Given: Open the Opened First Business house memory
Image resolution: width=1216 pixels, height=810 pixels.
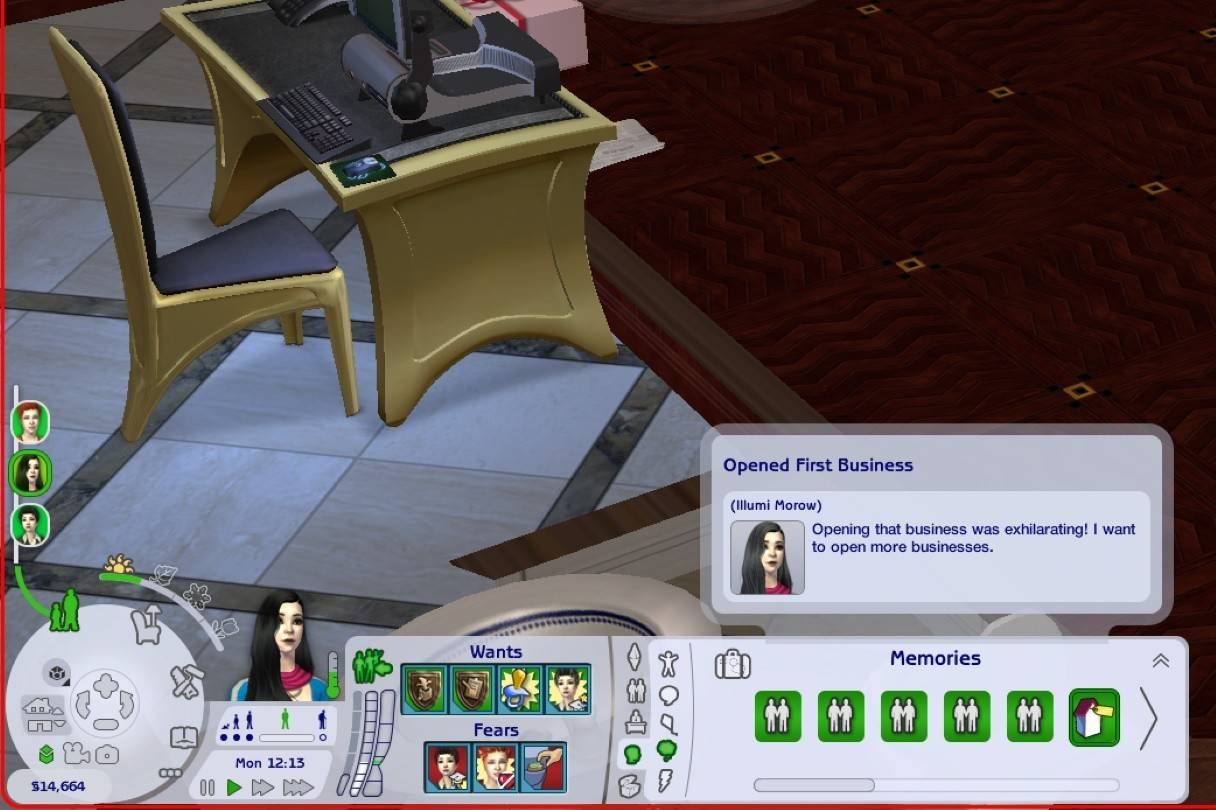Looking at the screenshot, I should [x=1093, y=716].
